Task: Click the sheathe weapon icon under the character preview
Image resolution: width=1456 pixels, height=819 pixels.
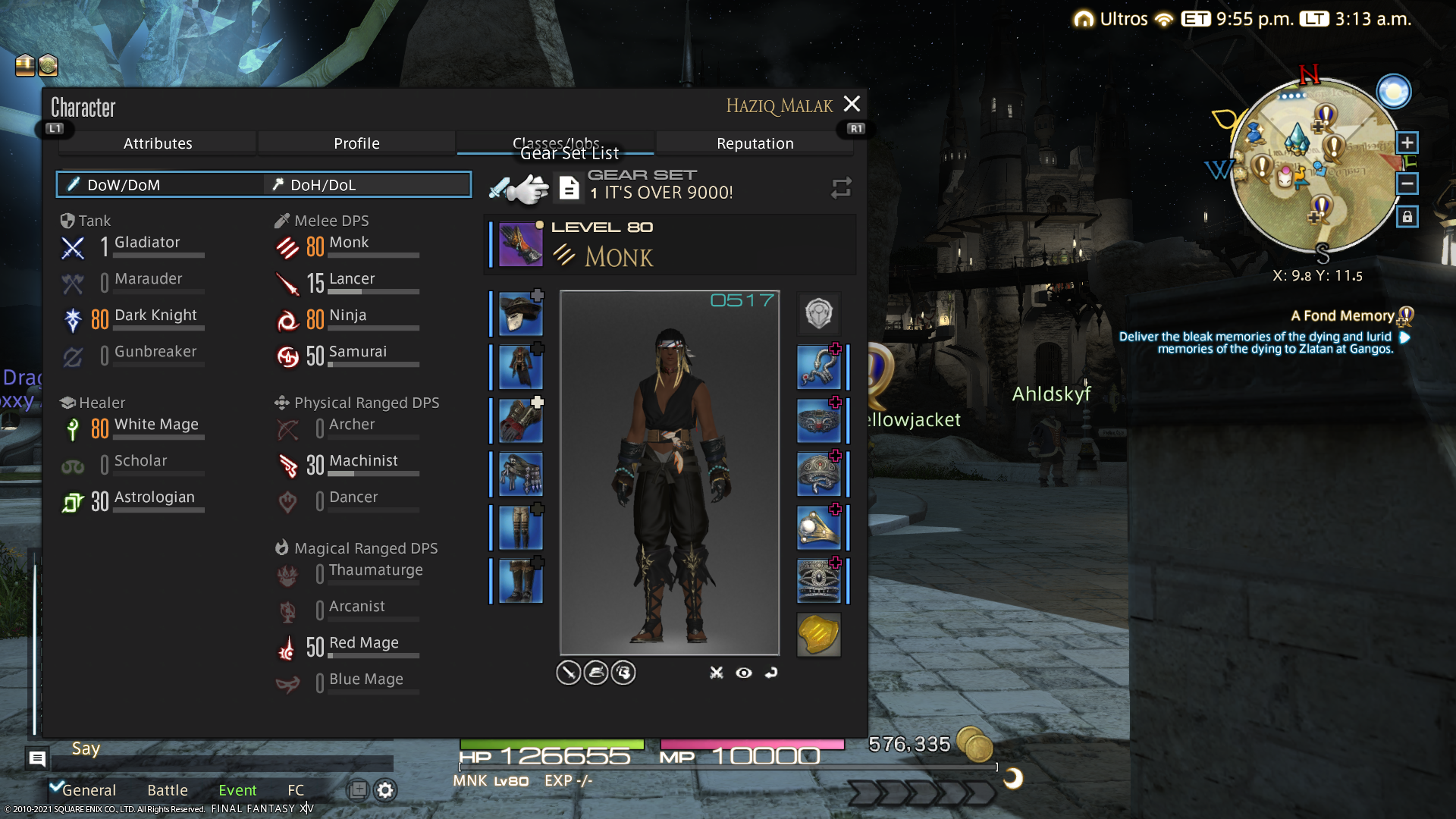Action: pyautogui.click(x=568, y=673)
